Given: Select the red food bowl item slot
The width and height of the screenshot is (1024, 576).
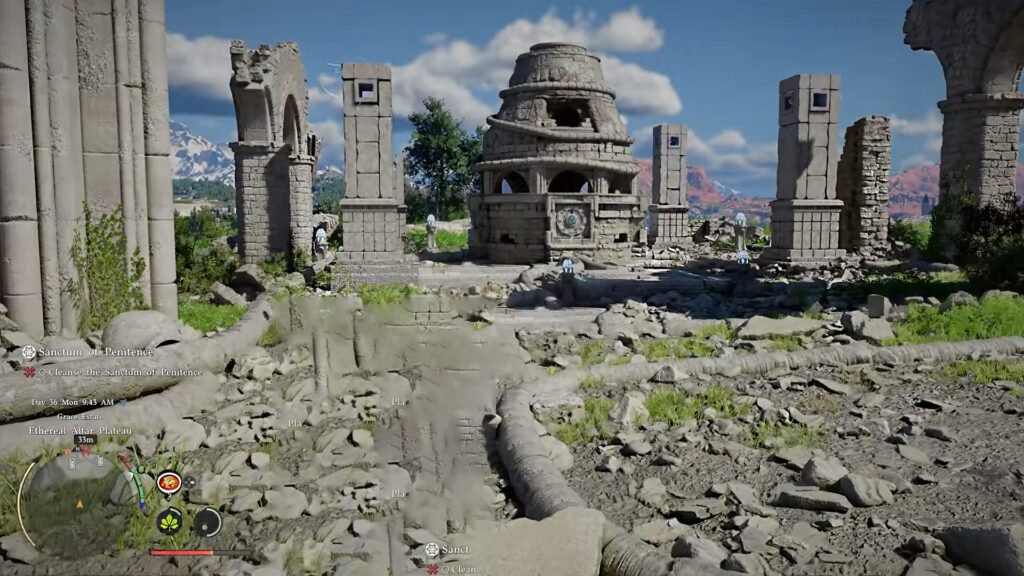Looking at the screenshot, I should point(168,483).
